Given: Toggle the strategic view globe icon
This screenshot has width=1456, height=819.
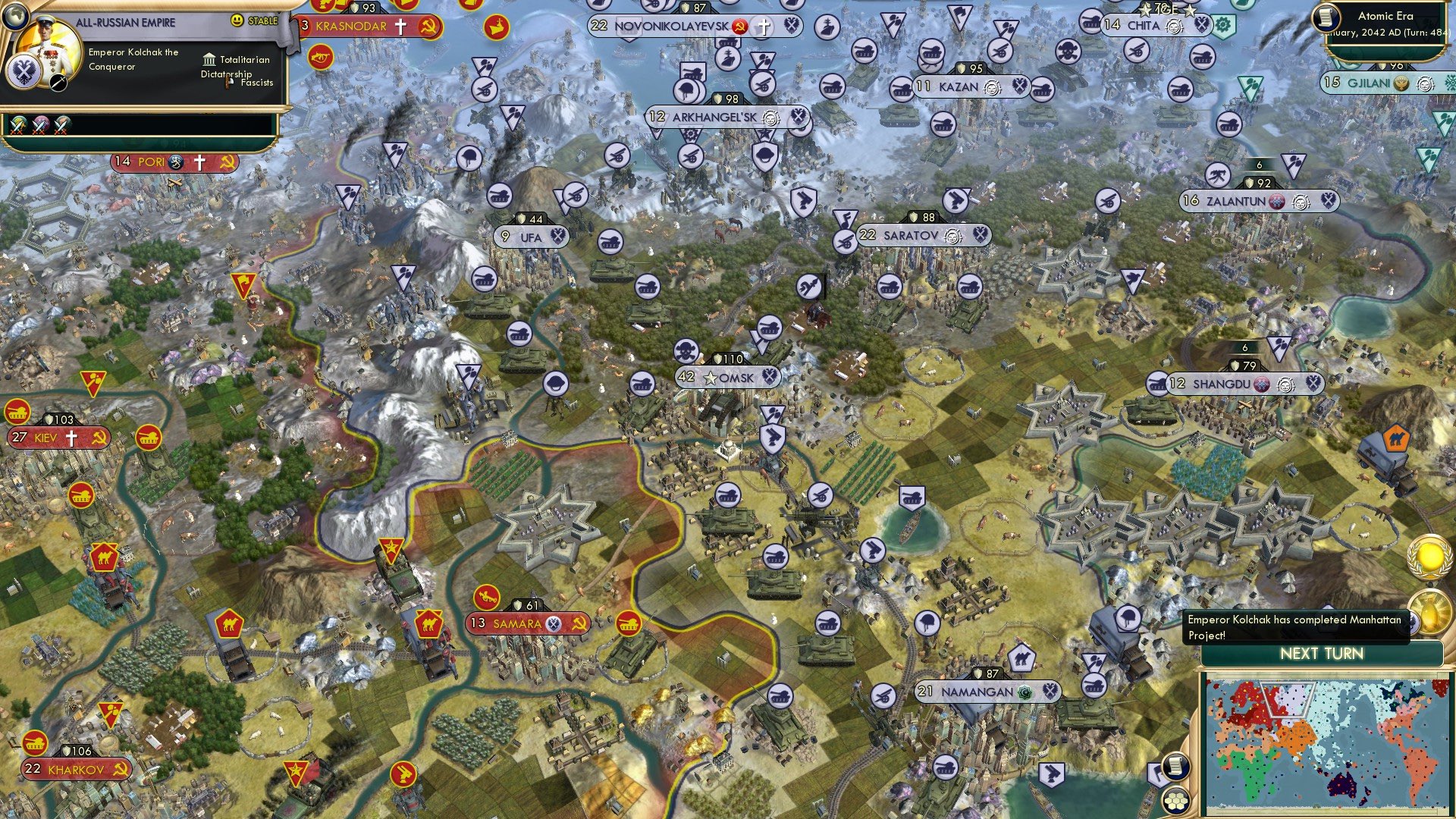Looking at the screenshot, I should click(16, 17).
